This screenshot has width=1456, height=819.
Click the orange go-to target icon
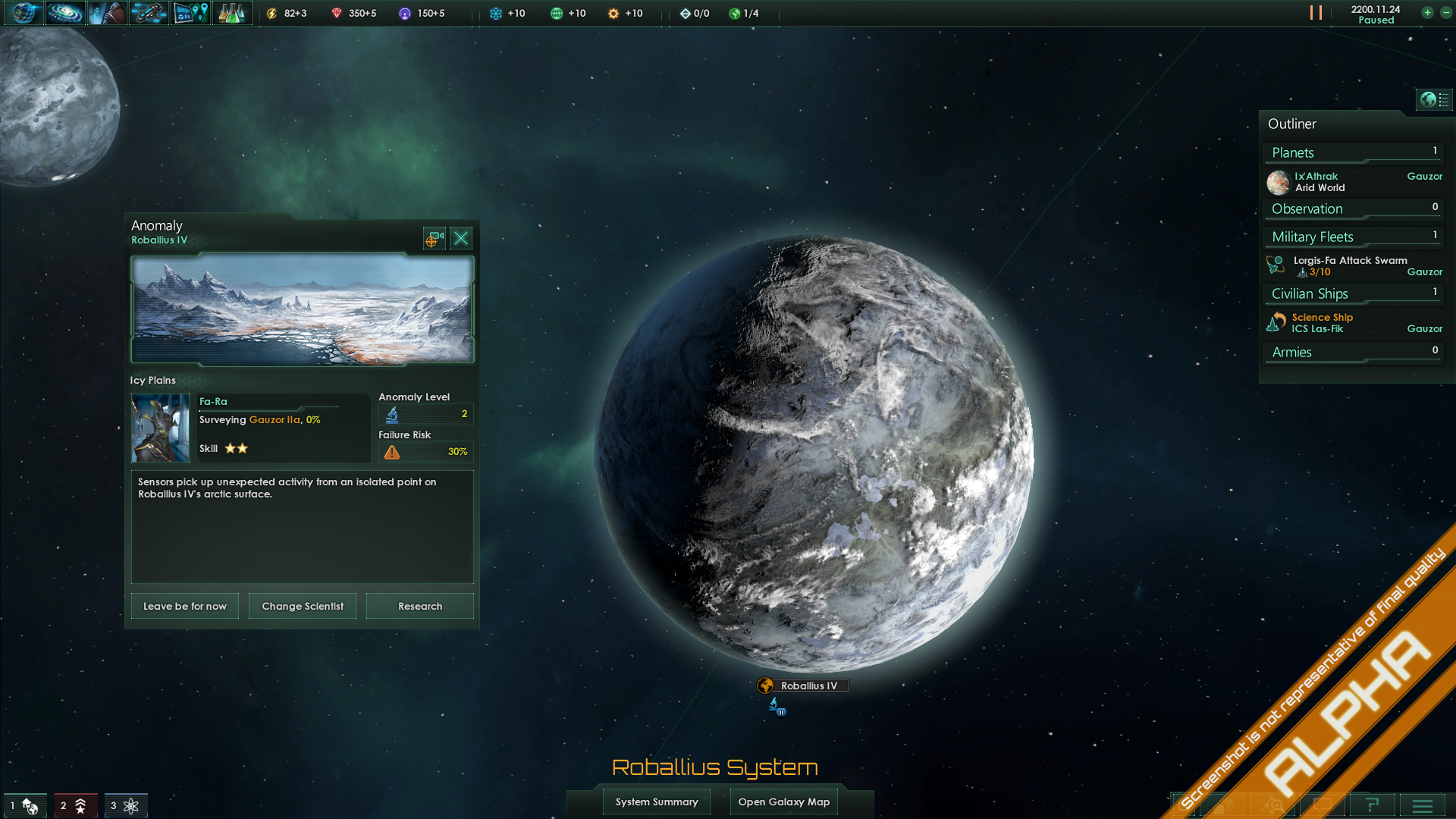(433, 239)
